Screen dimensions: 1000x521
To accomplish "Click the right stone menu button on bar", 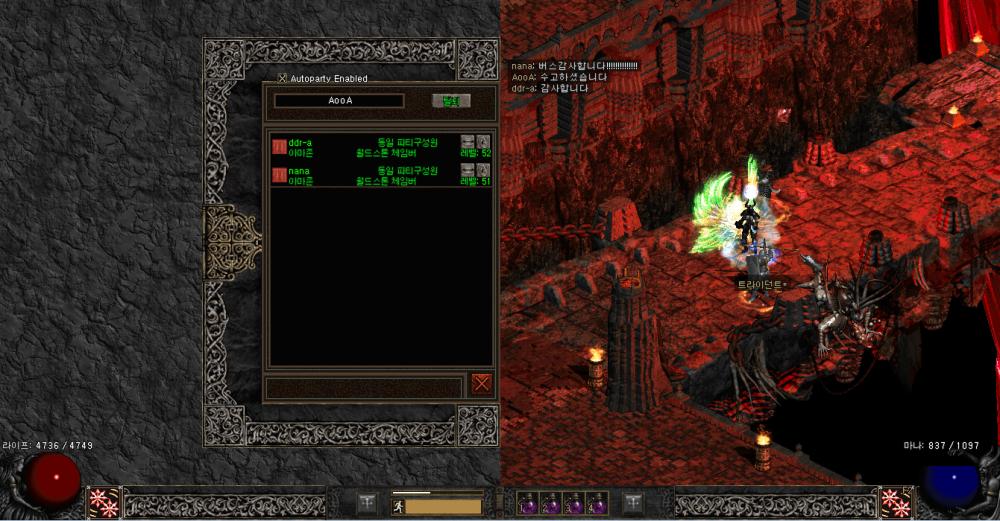I will pos(632,502).
